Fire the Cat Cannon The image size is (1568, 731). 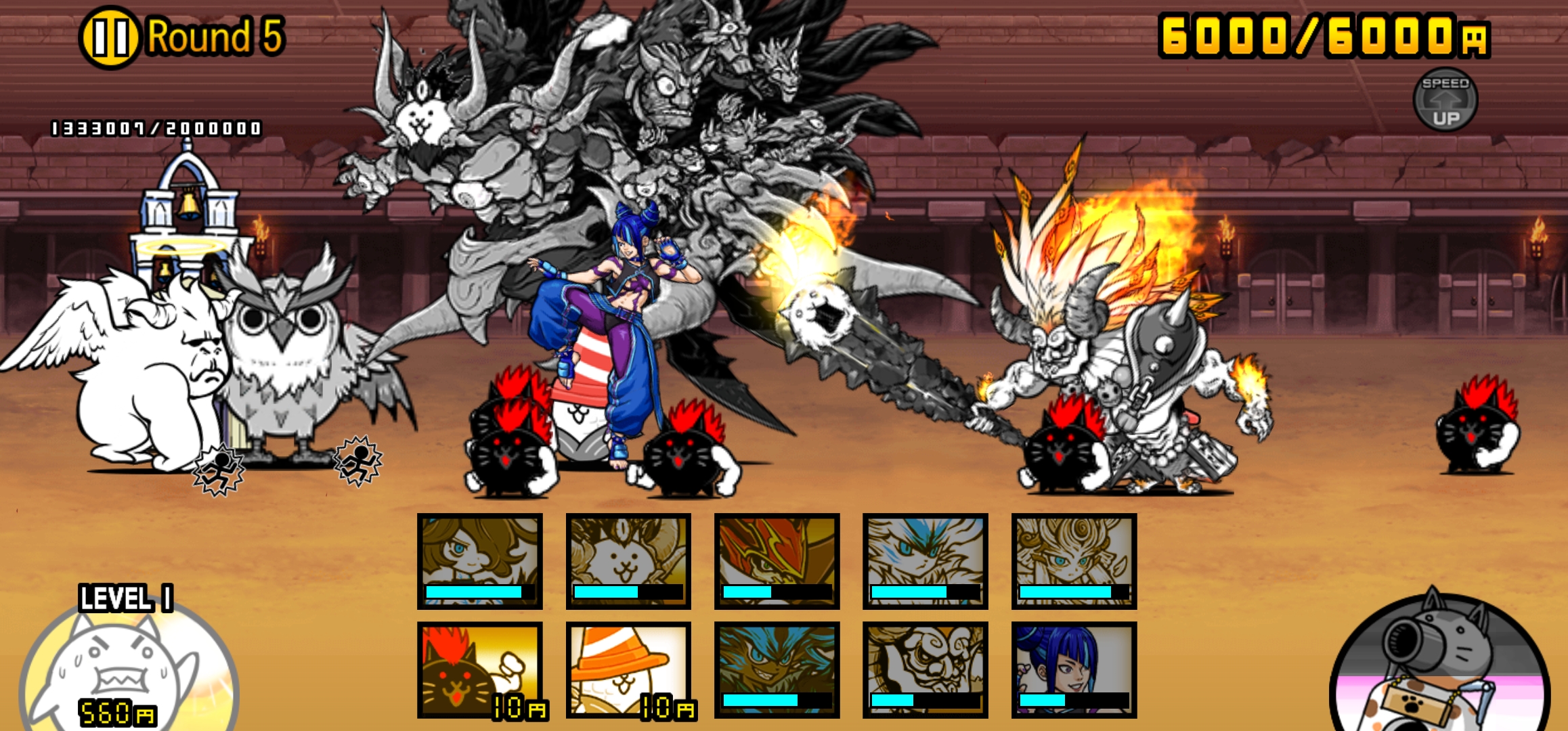click(x=1439, y=667)
